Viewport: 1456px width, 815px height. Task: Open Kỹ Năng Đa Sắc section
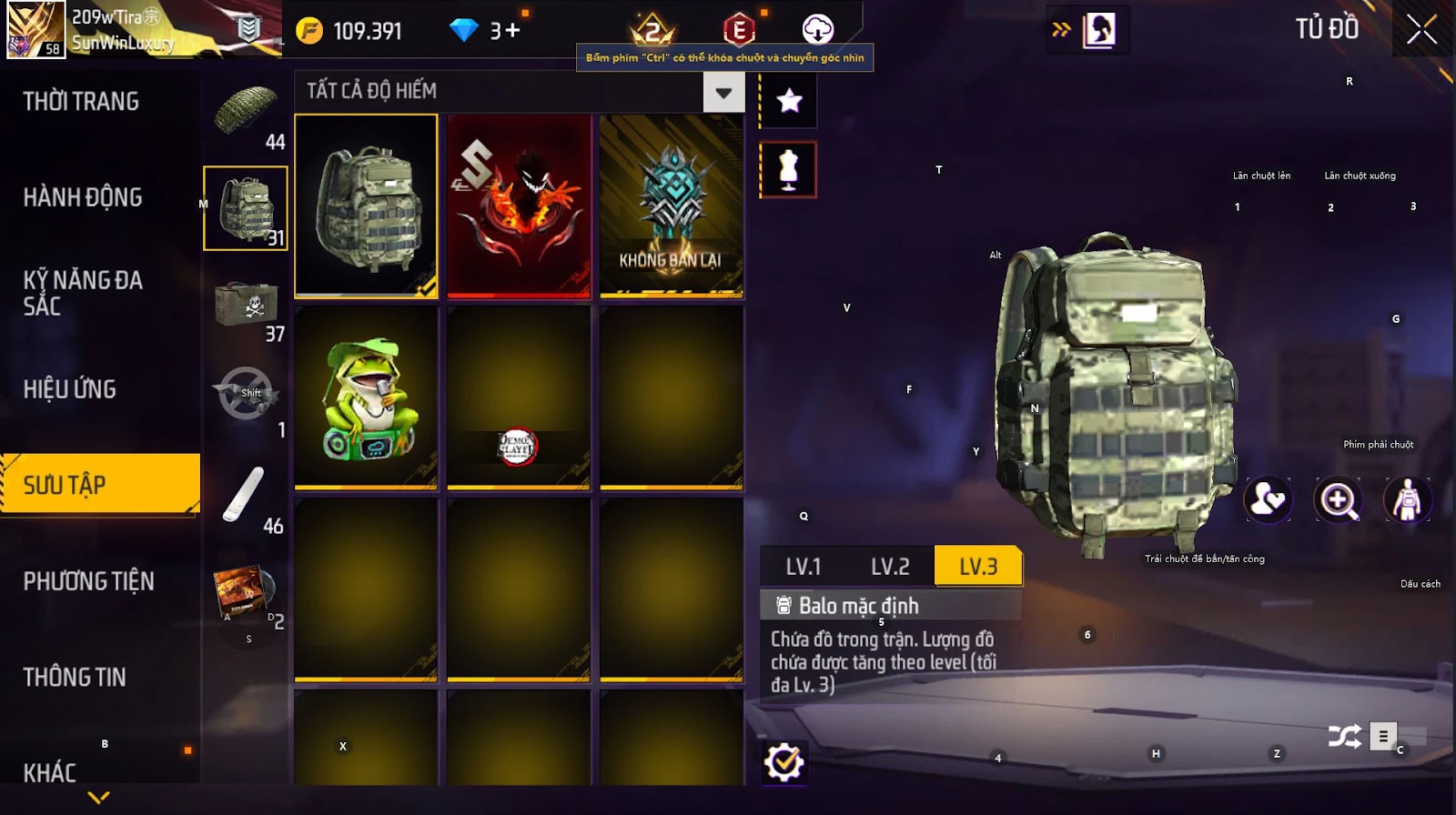click(x=83, y=292)
